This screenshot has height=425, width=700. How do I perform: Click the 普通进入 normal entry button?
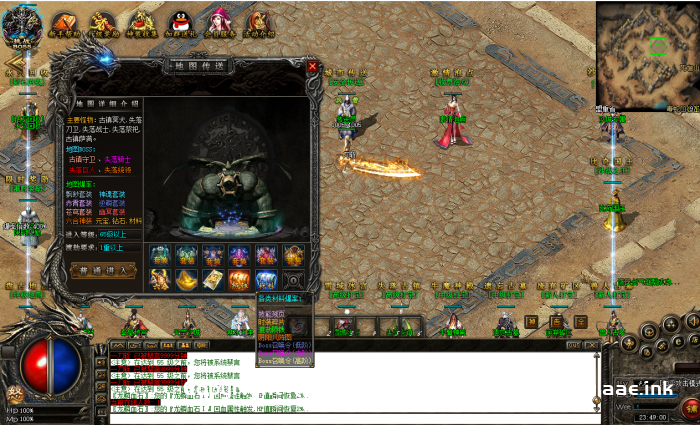[x=104, y=270]
